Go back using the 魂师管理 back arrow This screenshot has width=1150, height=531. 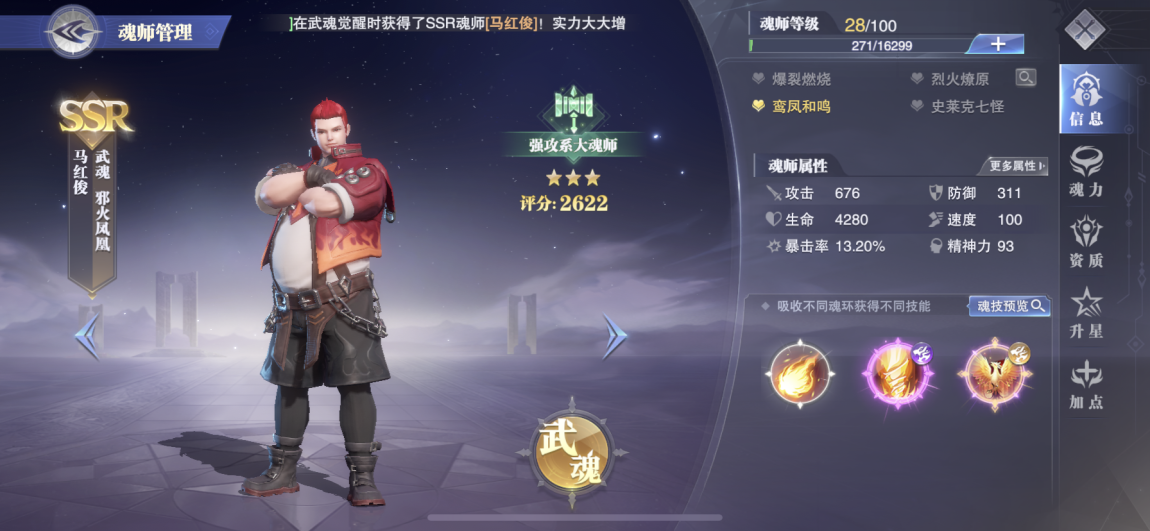point(71,31)
